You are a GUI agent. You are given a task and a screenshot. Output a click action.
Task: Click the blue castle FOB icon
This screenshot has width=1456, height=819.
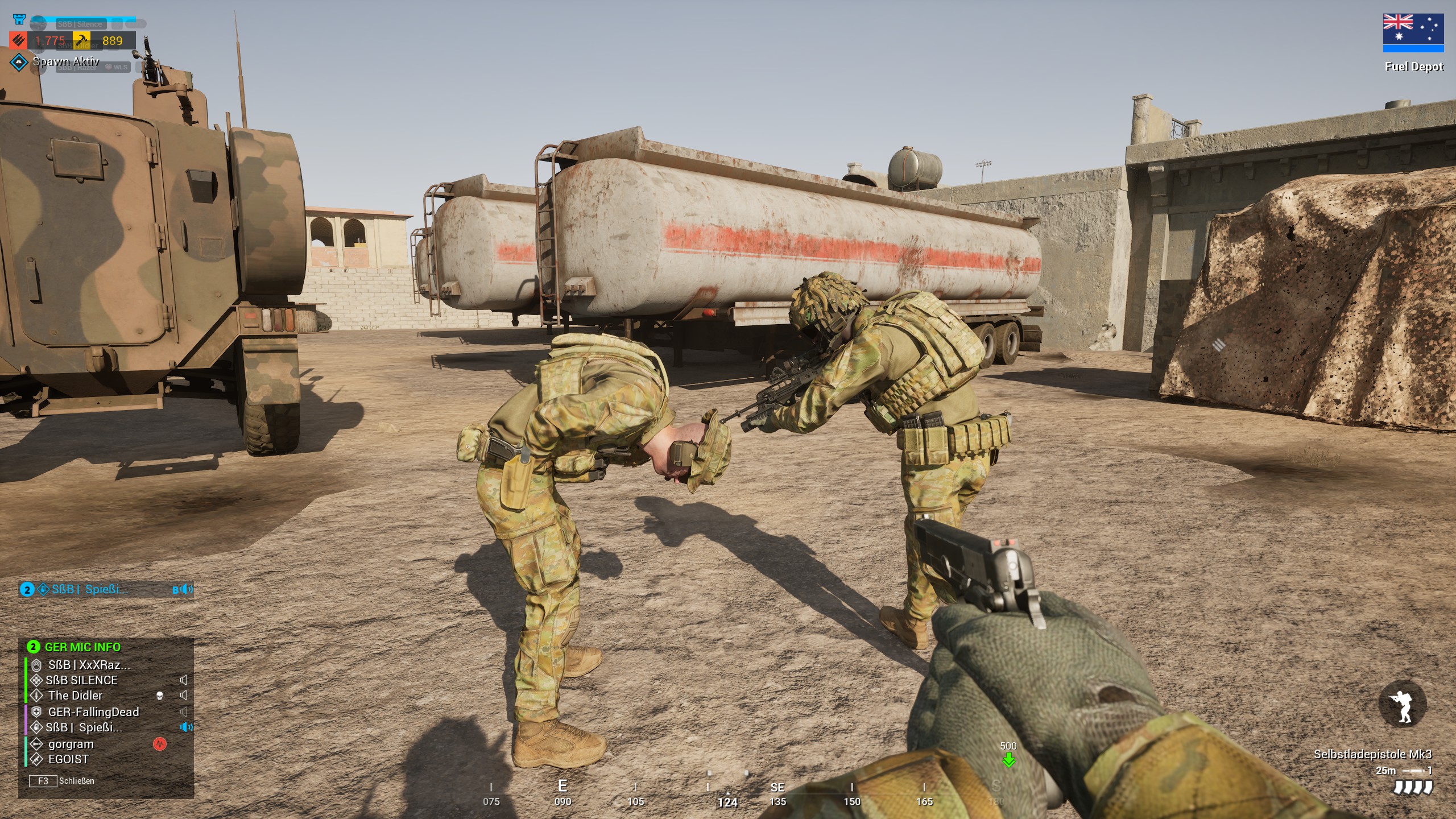tap(19, 20)
